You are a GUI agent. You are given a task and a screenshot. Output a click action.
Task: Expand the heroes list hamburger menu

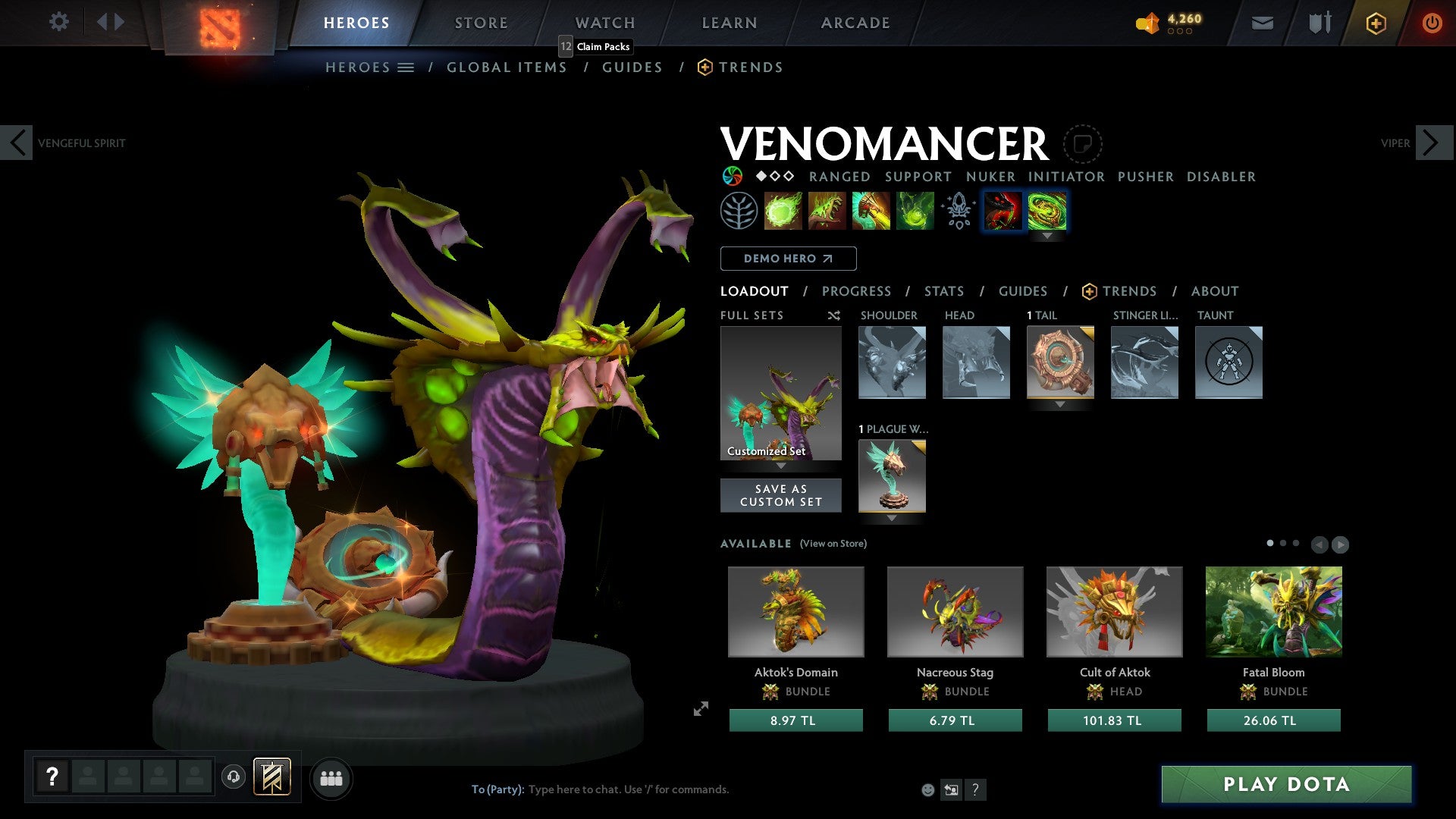pyautogui.click(x=406, y=67)
